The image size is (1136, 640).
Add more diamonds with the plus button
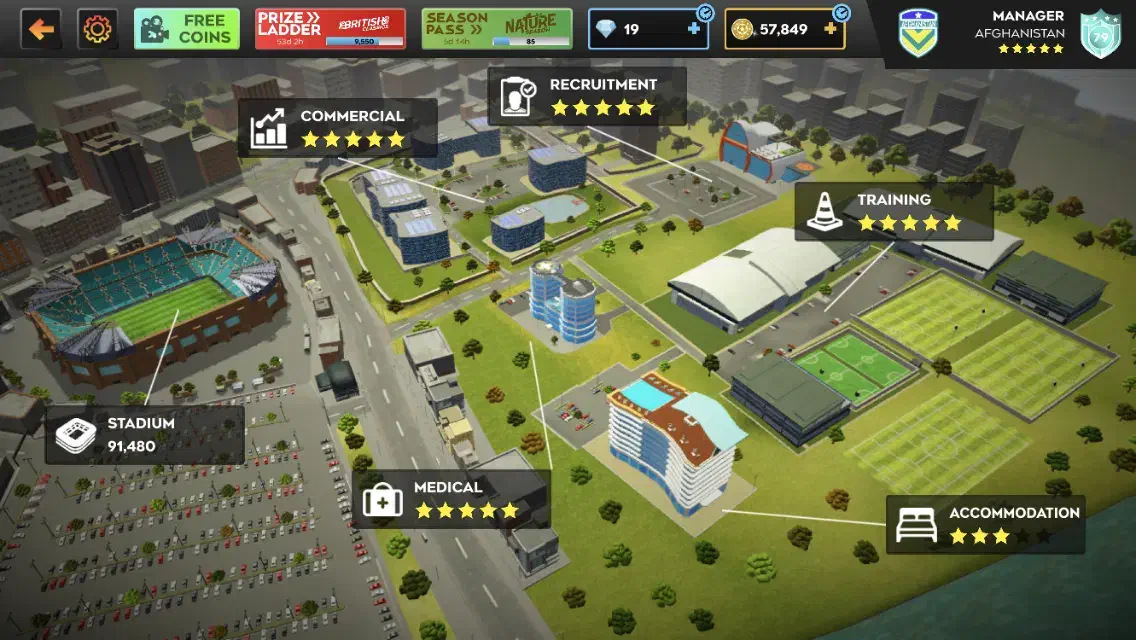pos(694,29)
